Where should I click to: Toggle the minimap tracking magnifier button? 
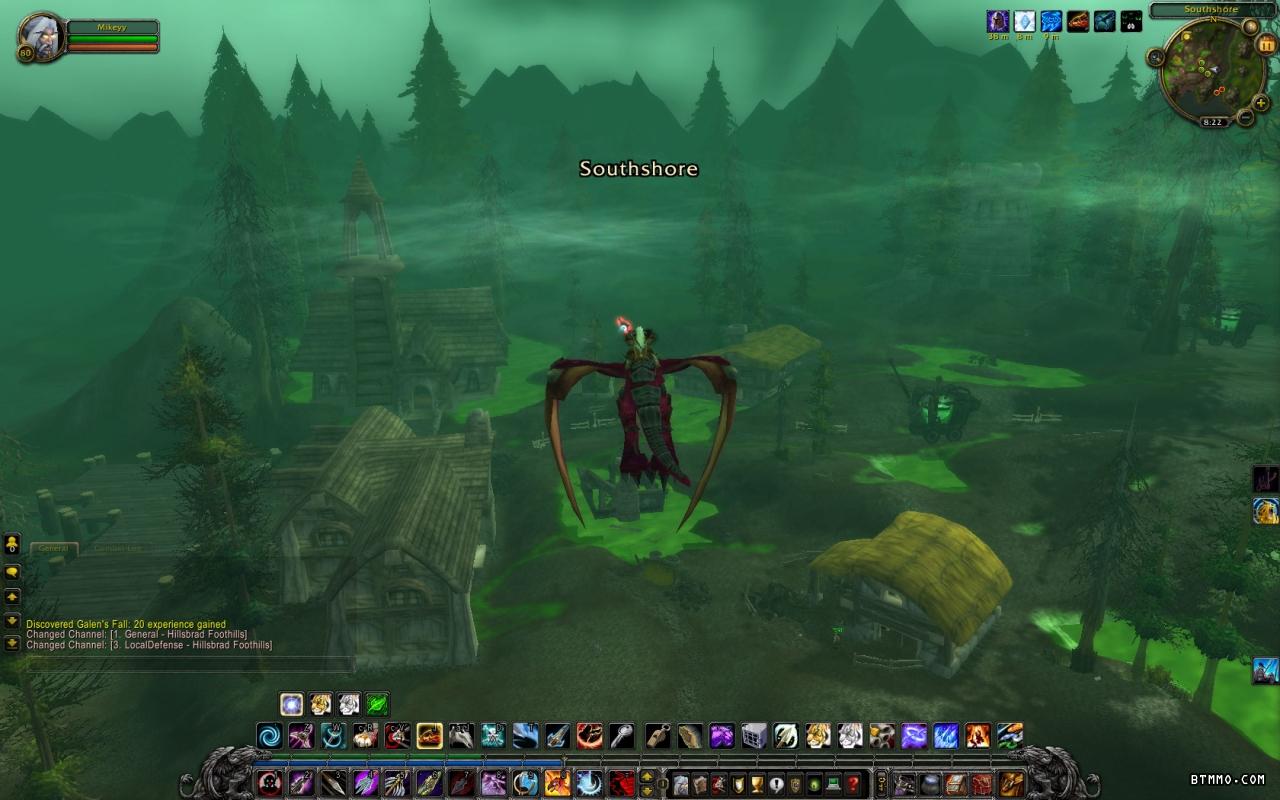[1156, 59]
